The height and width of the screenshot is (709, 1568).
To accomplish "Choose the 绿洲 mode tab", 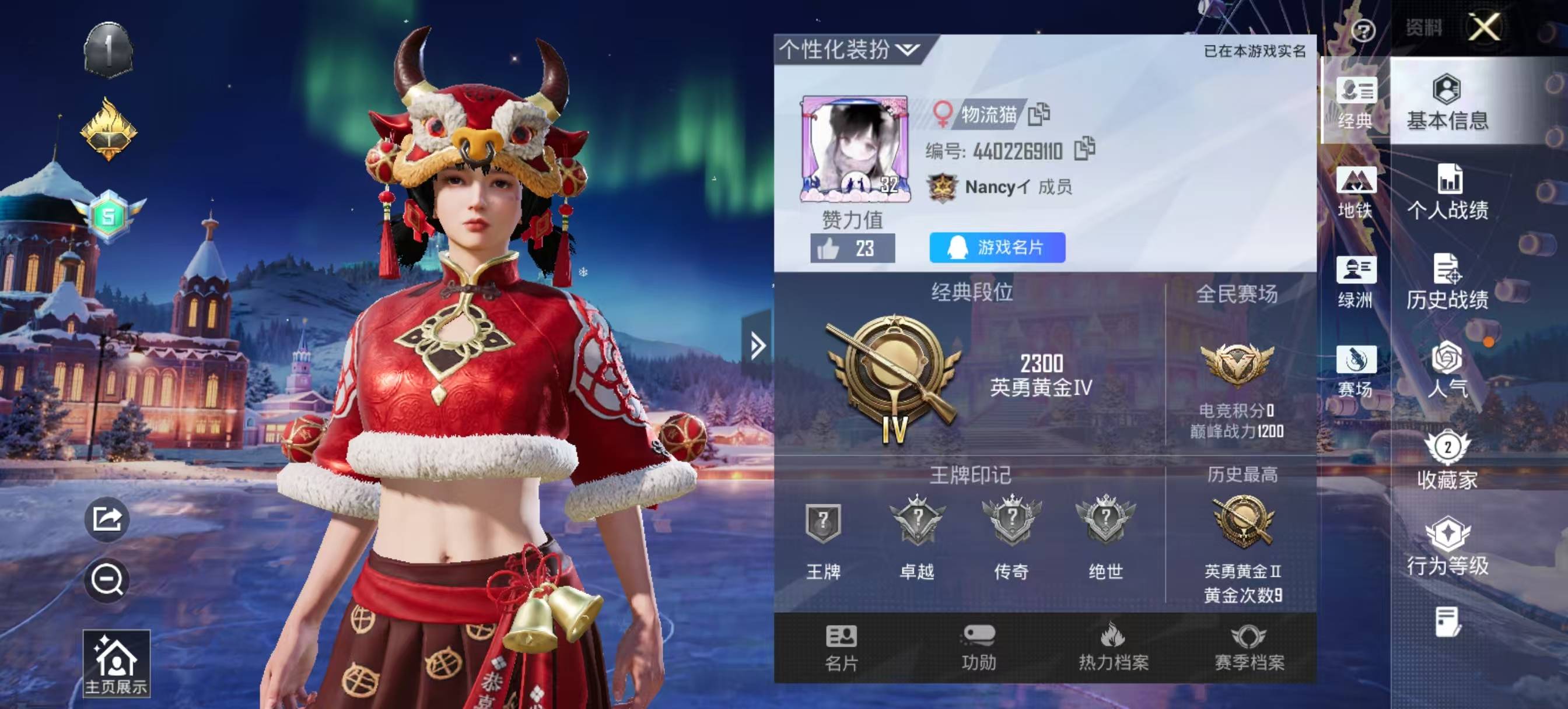I will (1356, 282).
